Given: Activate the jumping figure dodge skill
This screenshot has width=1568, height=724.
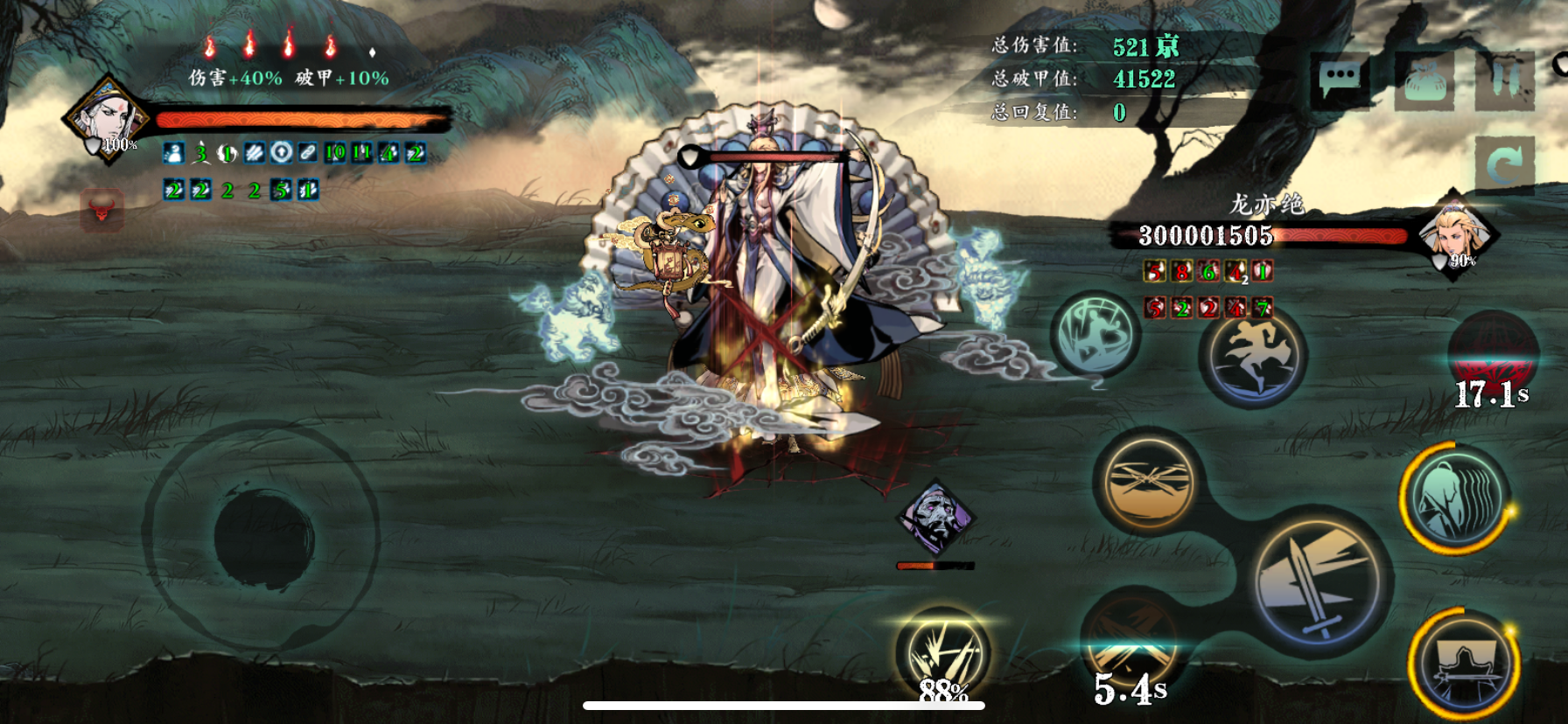Looking at the screenshot, I should click(x=1253, y=356).
